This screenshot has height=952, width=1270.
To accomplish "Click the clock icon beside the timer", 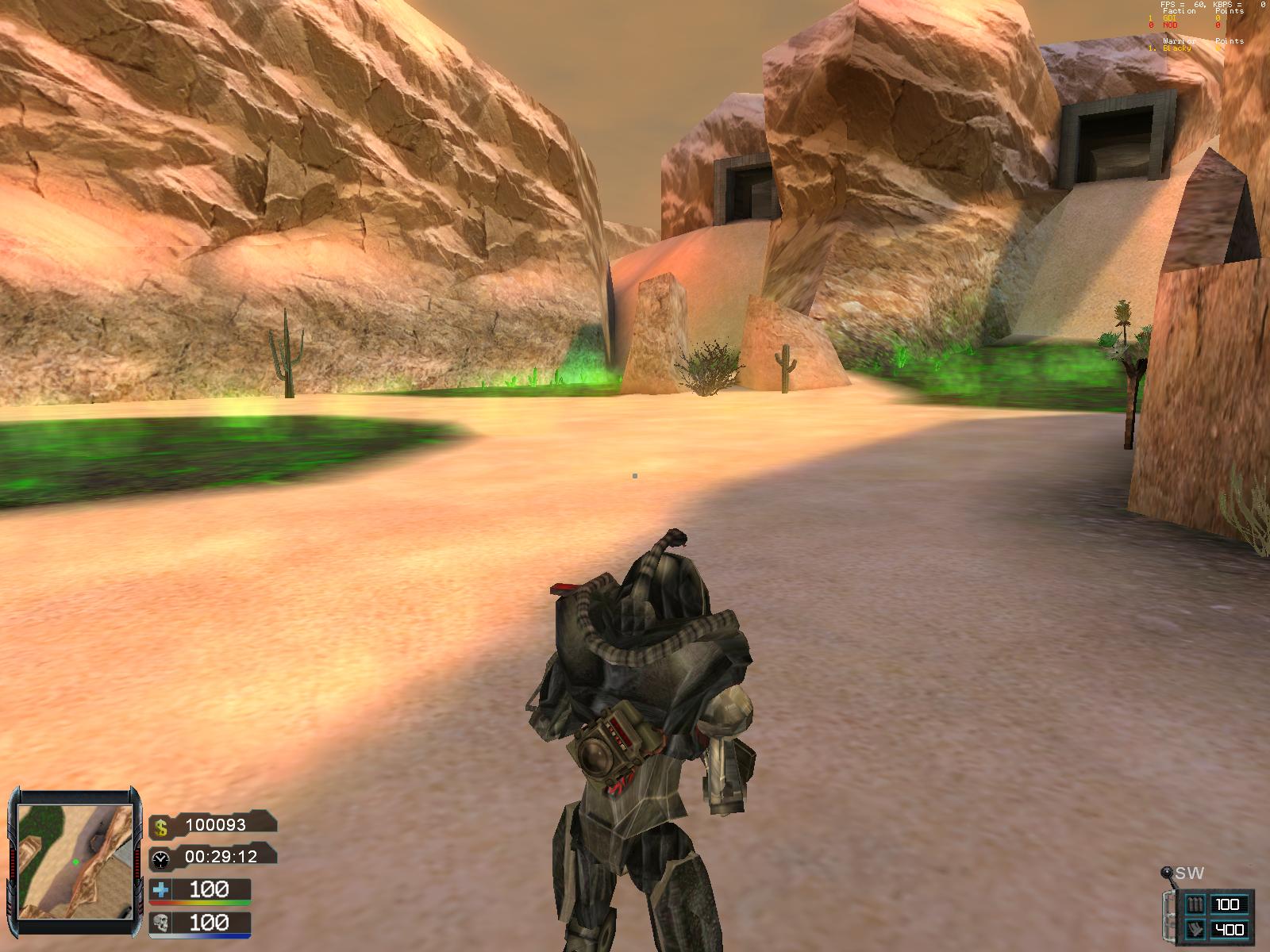I will click(x=161, y=858).
